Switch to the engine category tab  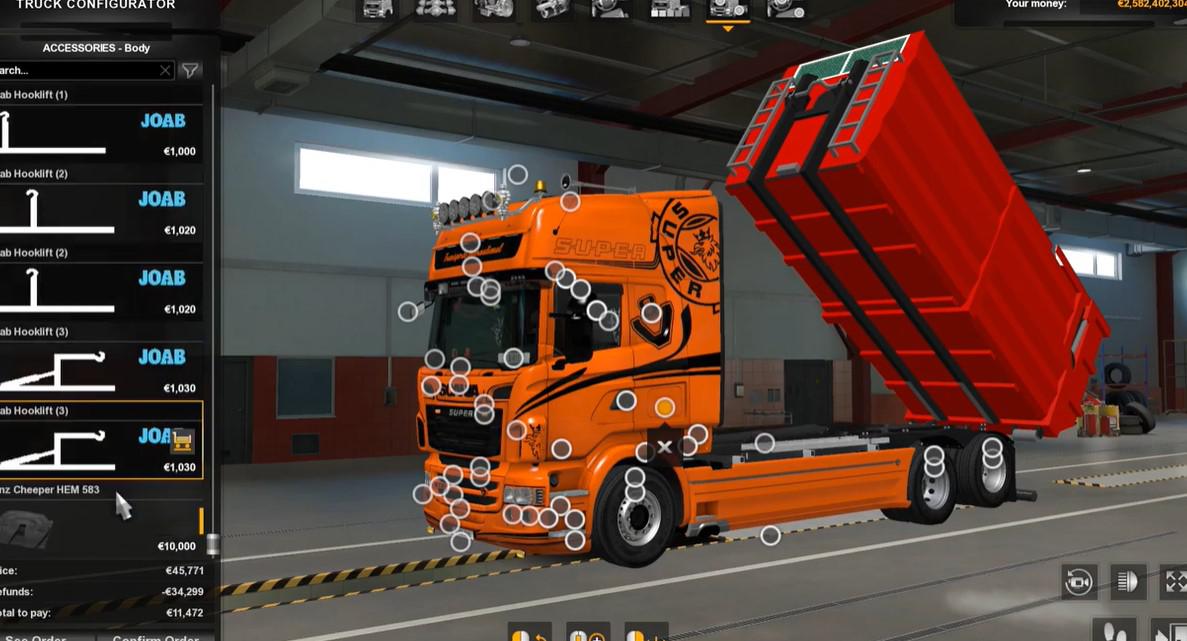[x=493, y=10]
